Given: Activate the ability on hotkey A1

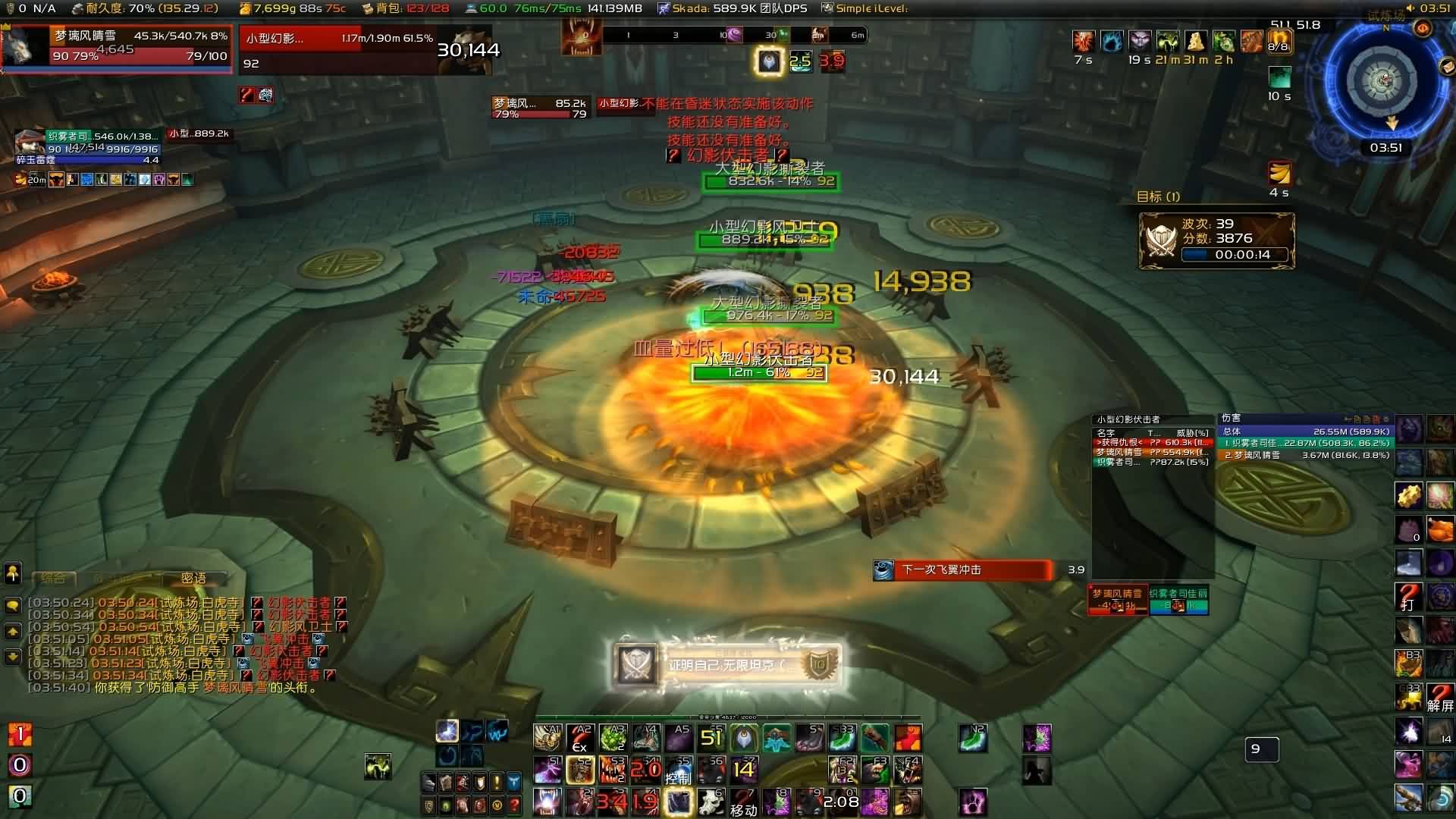Looking at the screenshot, I should tap(547, 738).
